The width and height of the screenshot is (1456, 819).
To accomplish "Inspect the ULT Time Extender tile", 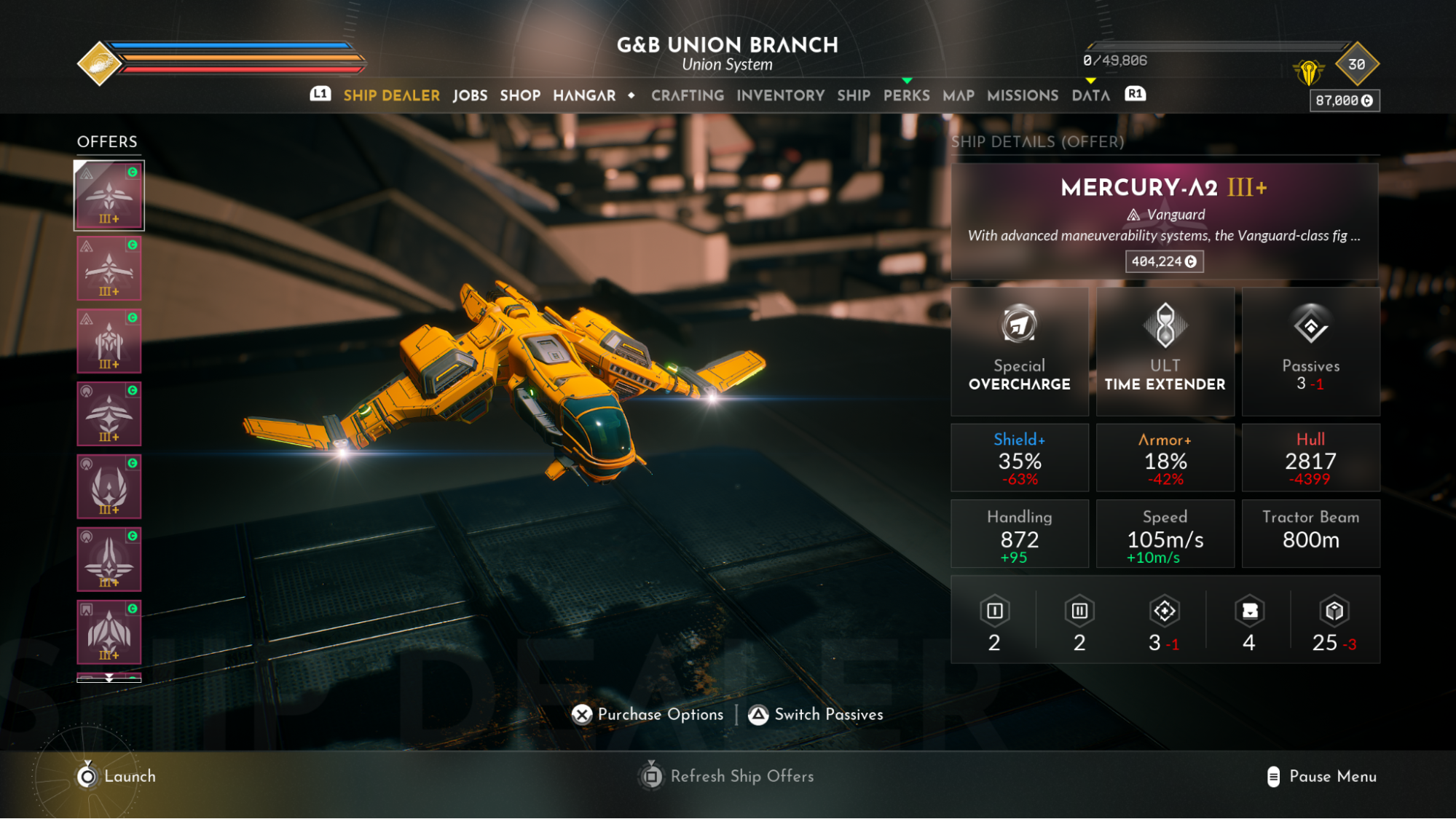I will 1165,352.
